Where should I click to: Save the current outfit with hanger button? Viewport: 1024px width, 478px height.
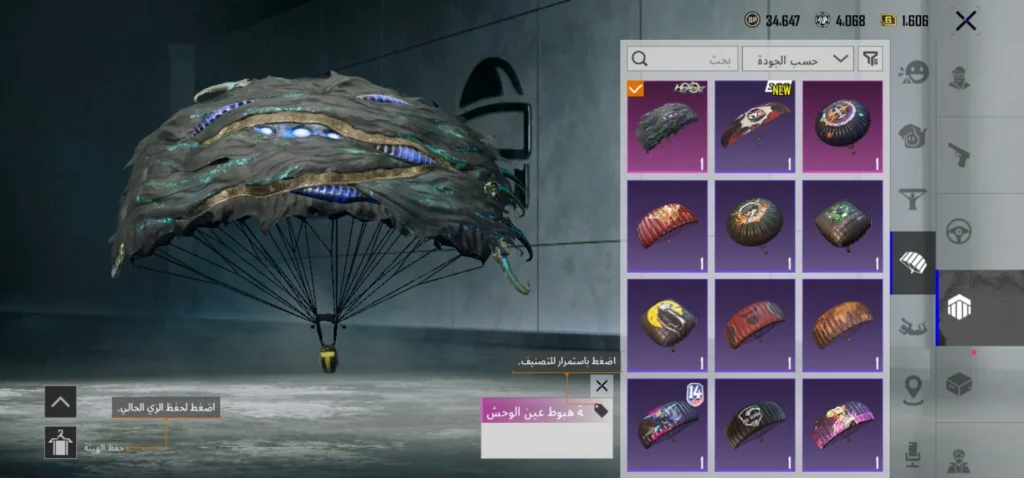coord(60,443)
